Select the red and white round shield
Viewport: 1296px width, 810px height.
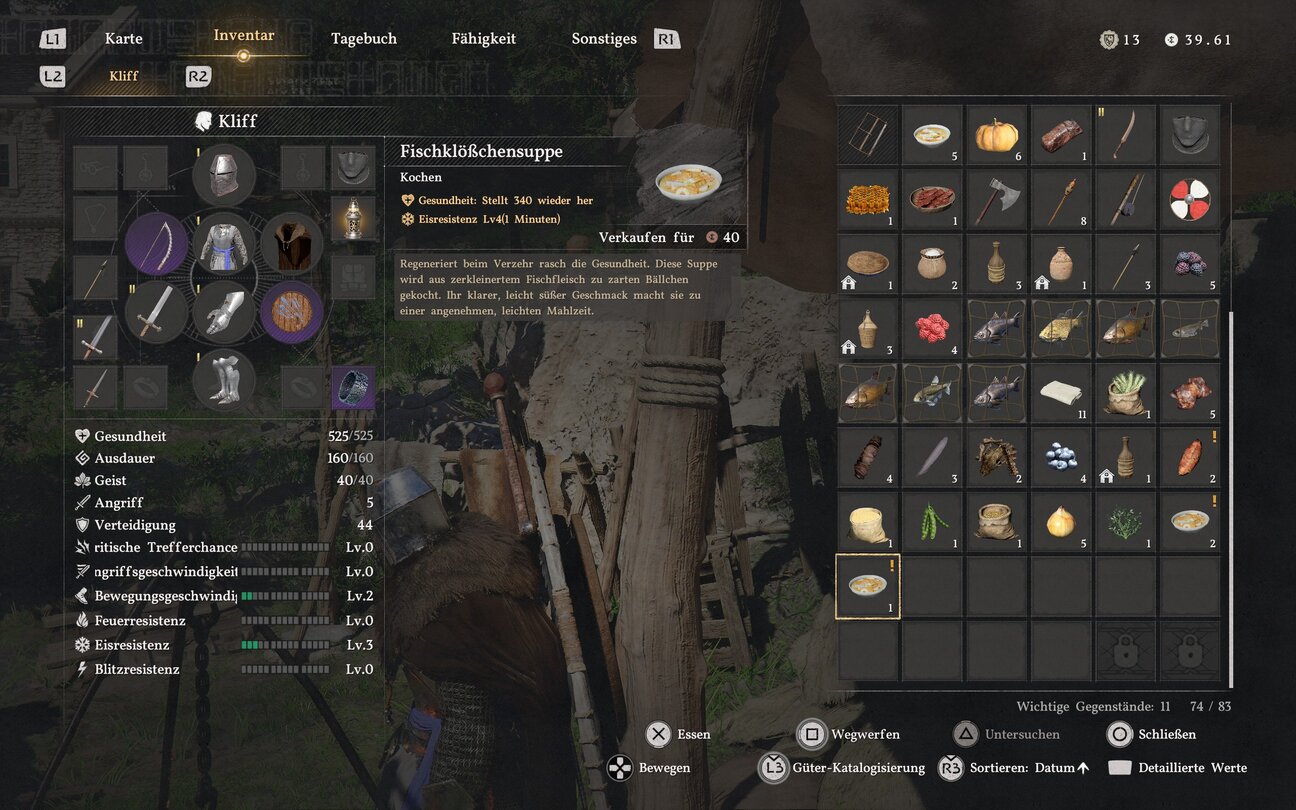[x=1190, y=199]
